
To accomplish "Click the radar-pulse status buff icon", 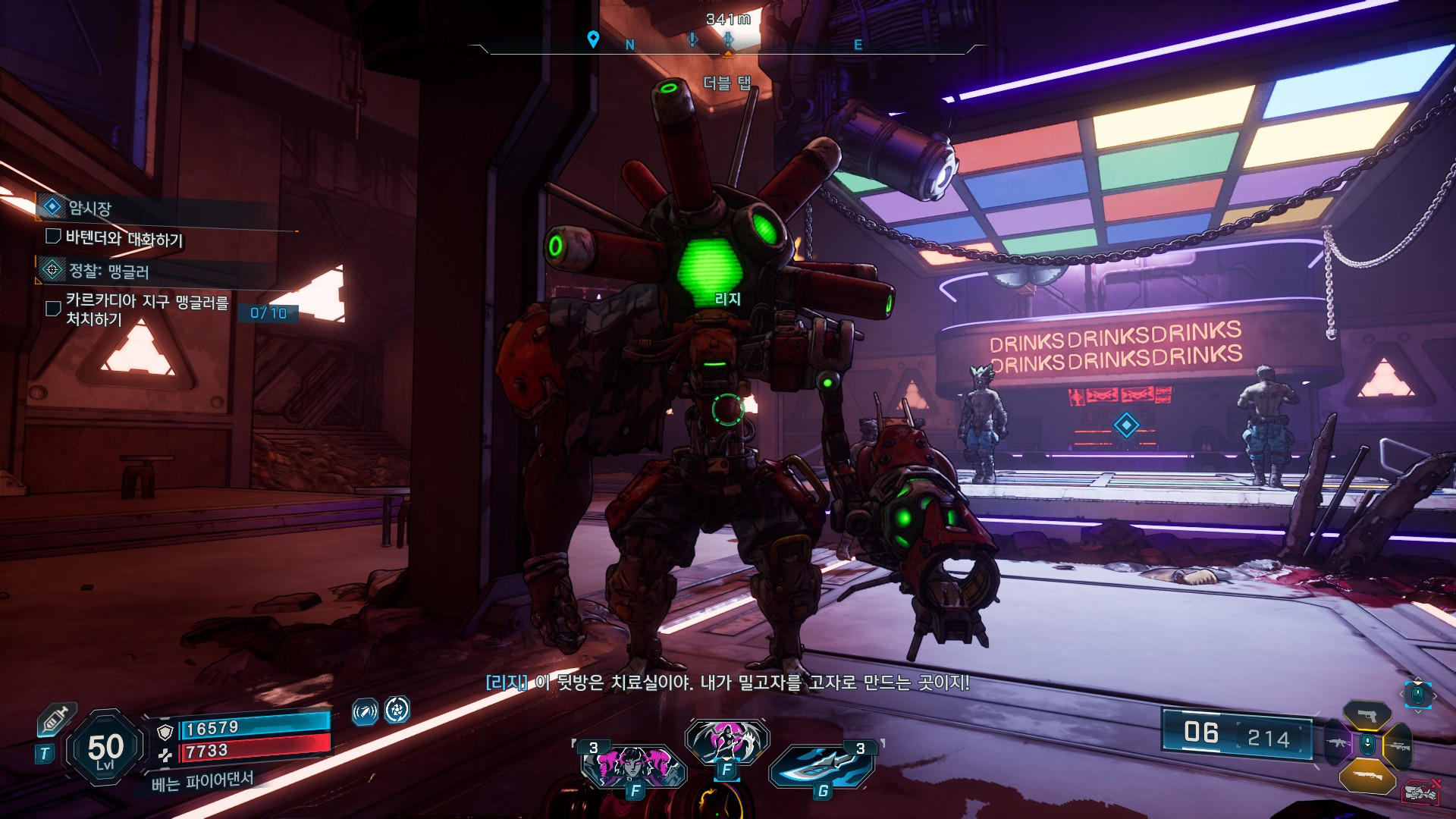I will [x=365, y=712].
